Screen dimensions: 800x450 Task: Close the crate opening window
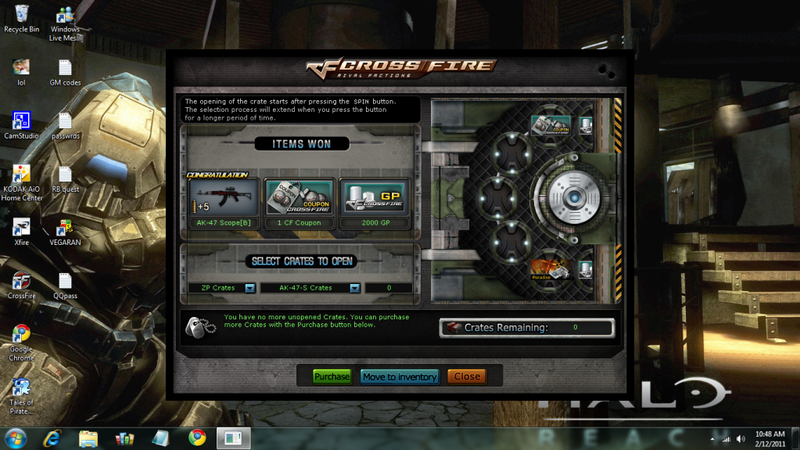[466, 377]
